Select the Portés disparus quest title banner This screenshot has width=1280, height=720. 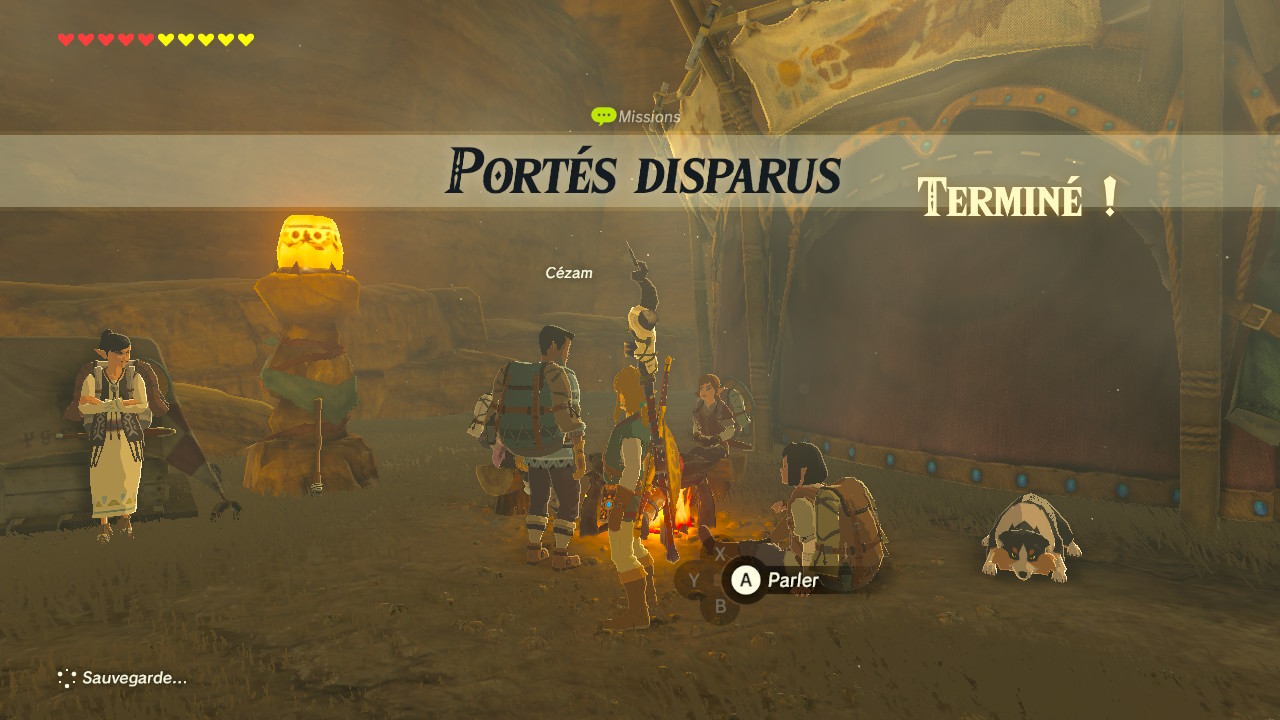tap(642, 172)
